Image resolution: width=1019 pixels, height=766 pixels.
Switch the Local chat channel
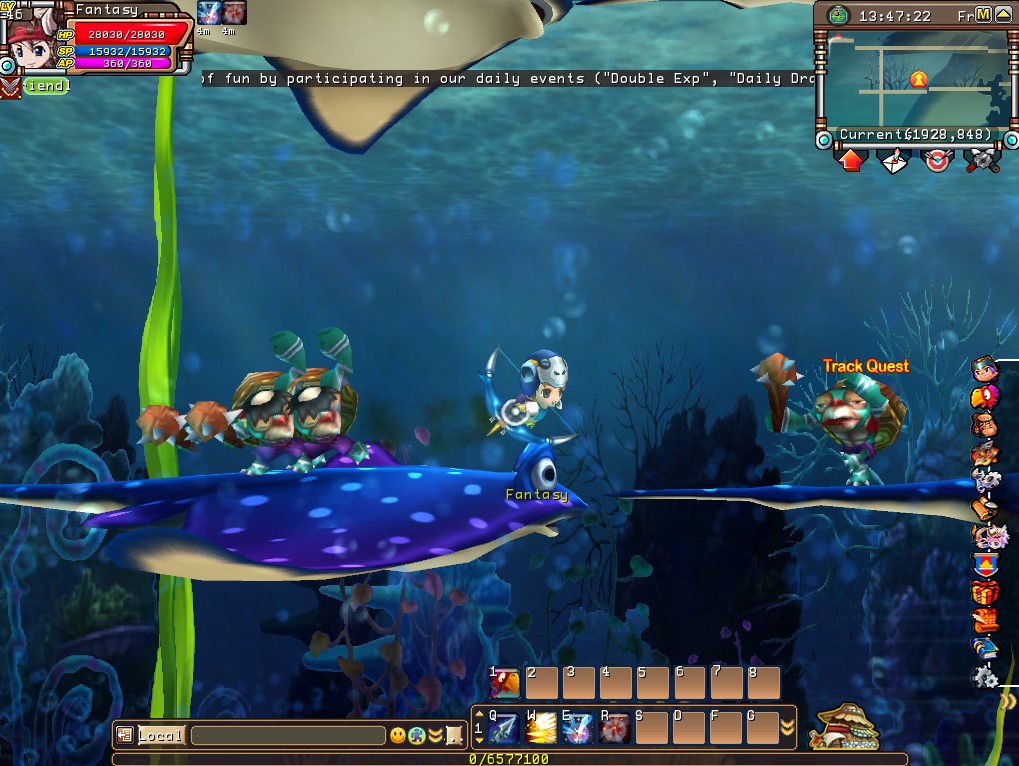[x=160, y=736]
